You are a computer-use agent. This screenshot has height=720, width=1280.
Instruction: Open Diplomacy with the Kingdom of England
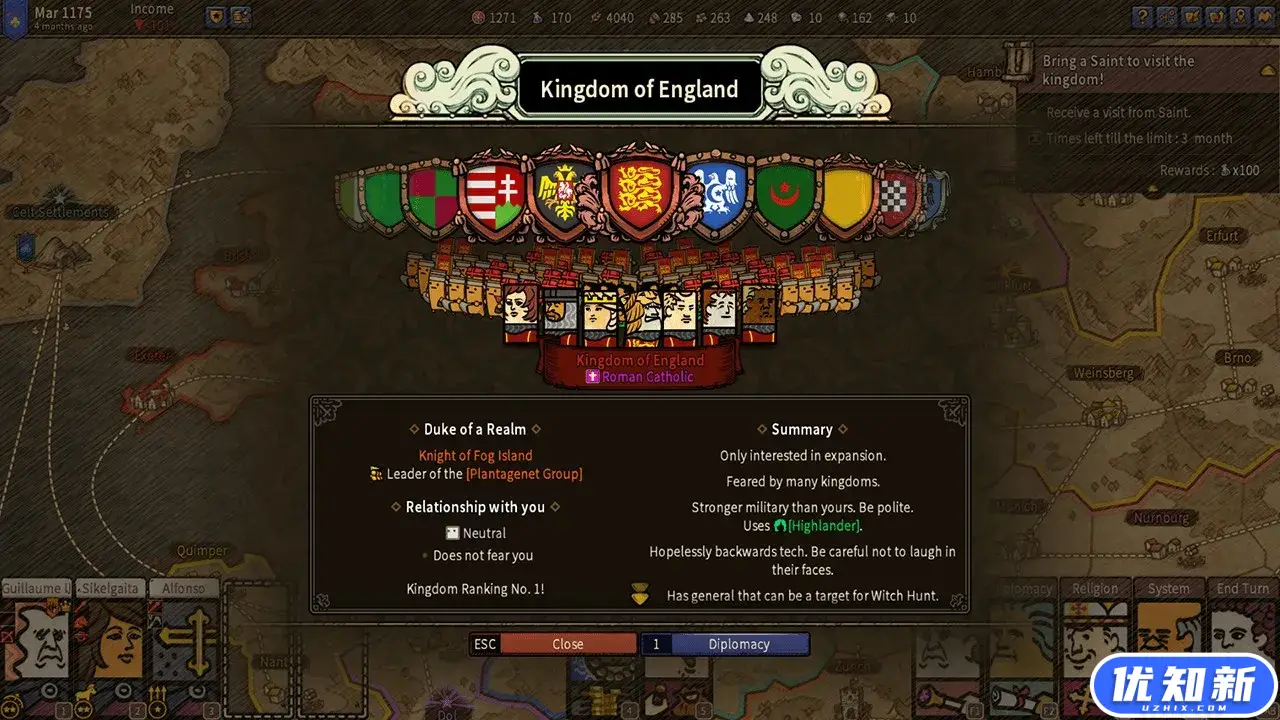click(739, 644)
